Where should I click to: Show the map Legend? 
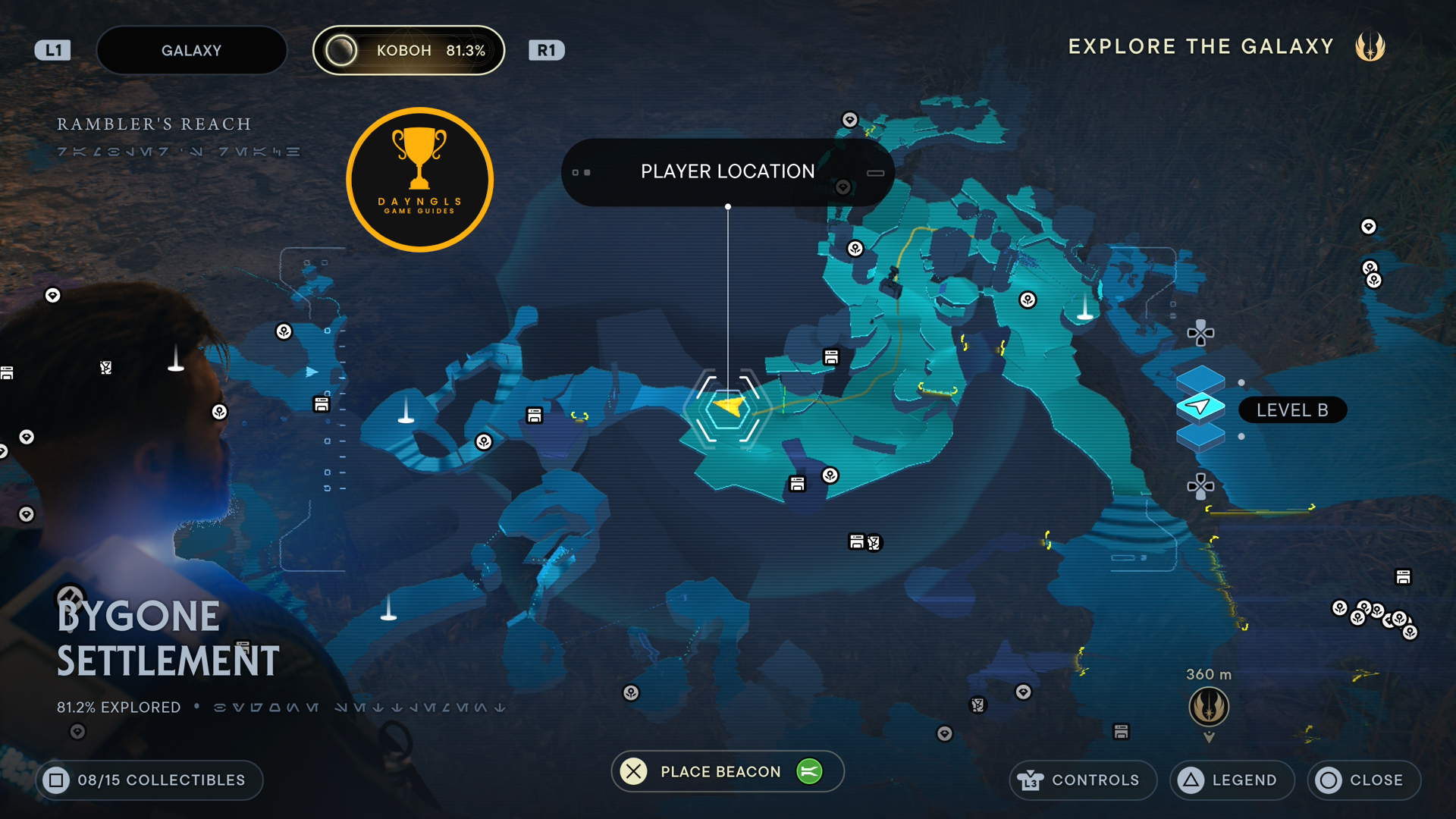(1232, 780)
